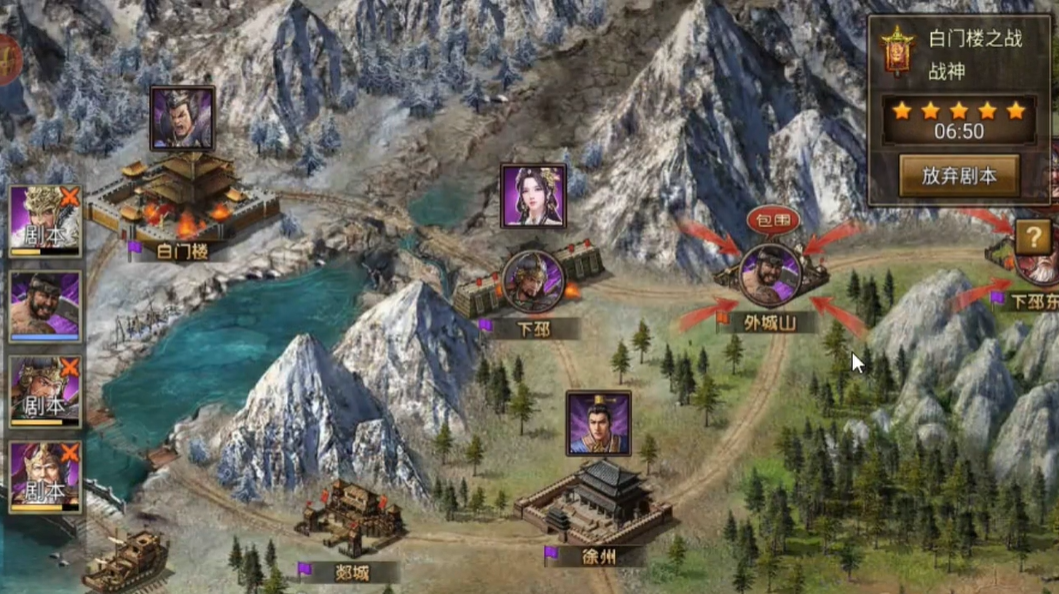The height and width of the screenshot is (594, 1059).
Task: Choose the 郯城 city label
Action: click(x=349, y=572)
